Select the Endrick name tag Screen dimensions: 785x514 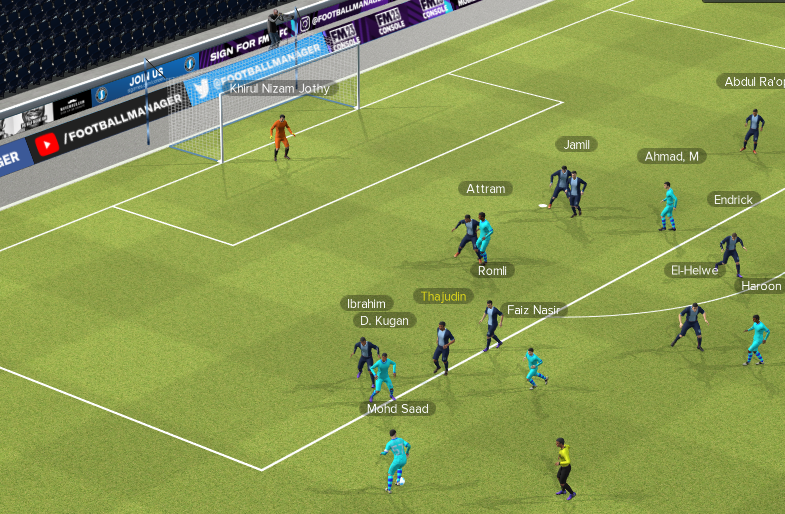coord(733,199)
